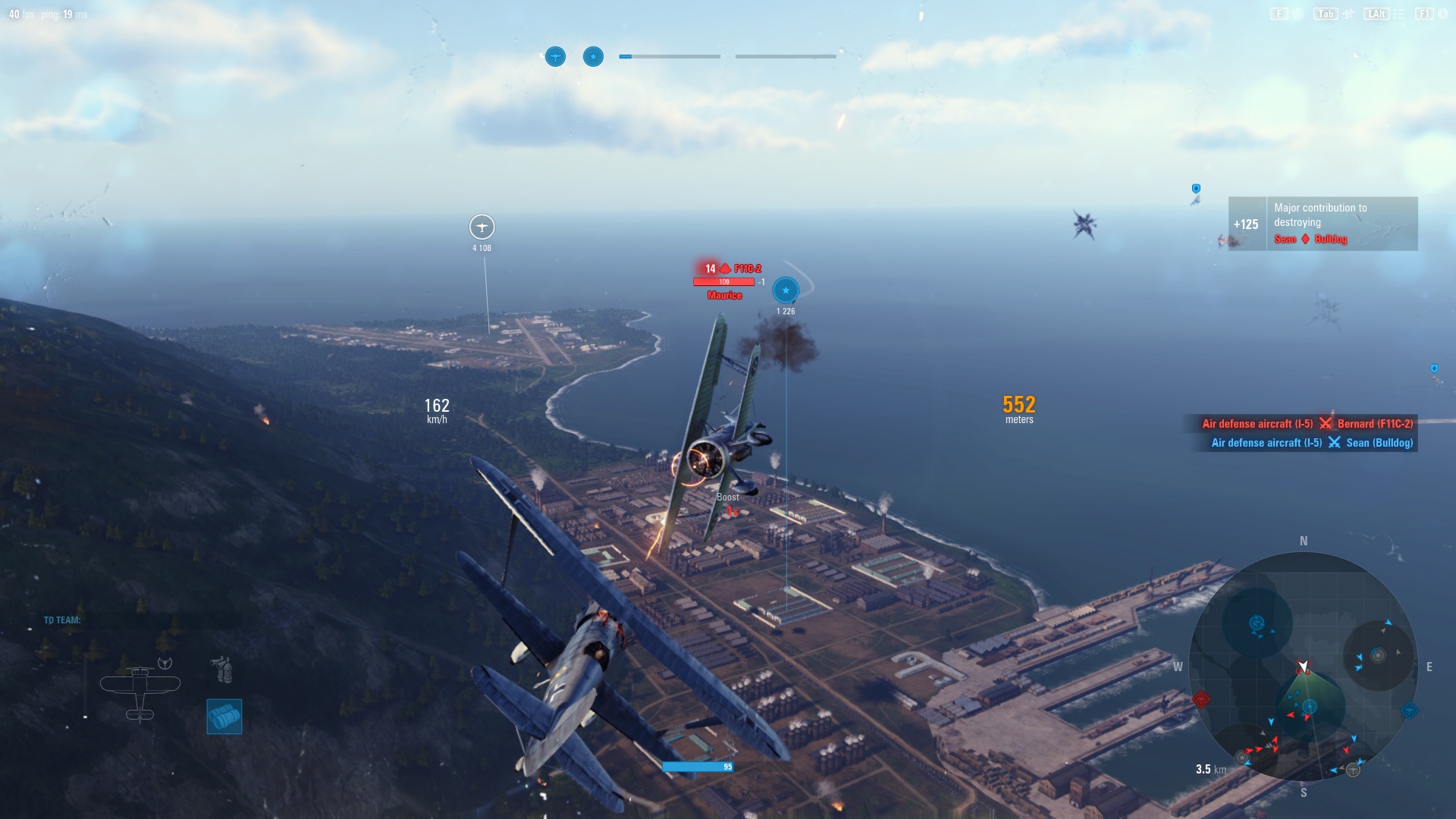Click the Maurice enemy name label

click(x=724, y=296)
